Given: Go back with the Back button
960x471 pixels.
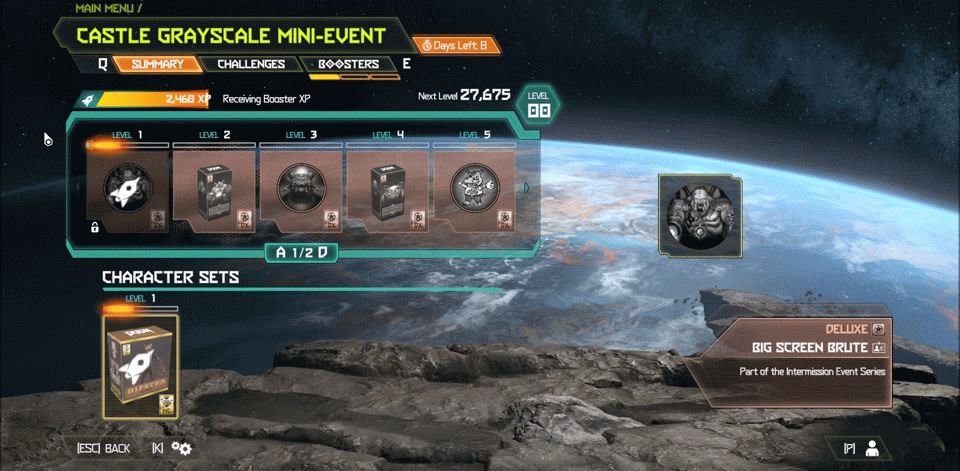Looking at the screenshot, I should 104,448.
